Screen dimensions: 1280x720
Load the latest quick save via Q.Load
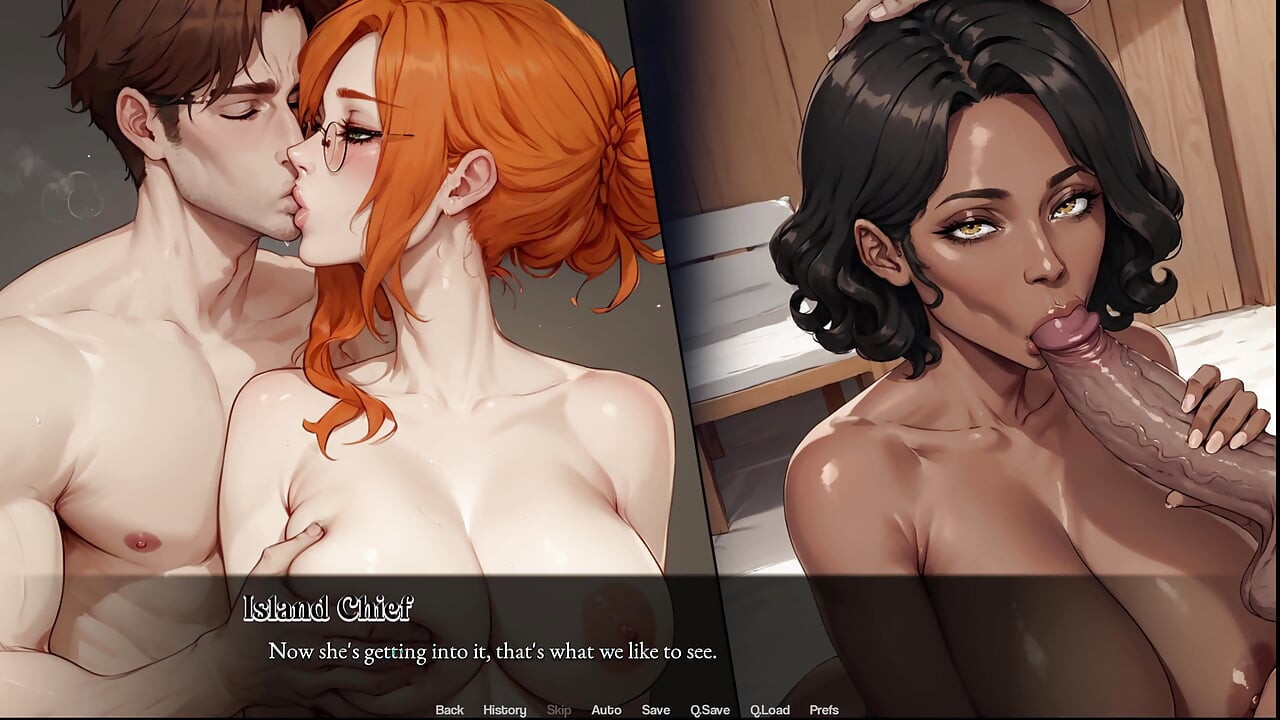coord(771,709)
